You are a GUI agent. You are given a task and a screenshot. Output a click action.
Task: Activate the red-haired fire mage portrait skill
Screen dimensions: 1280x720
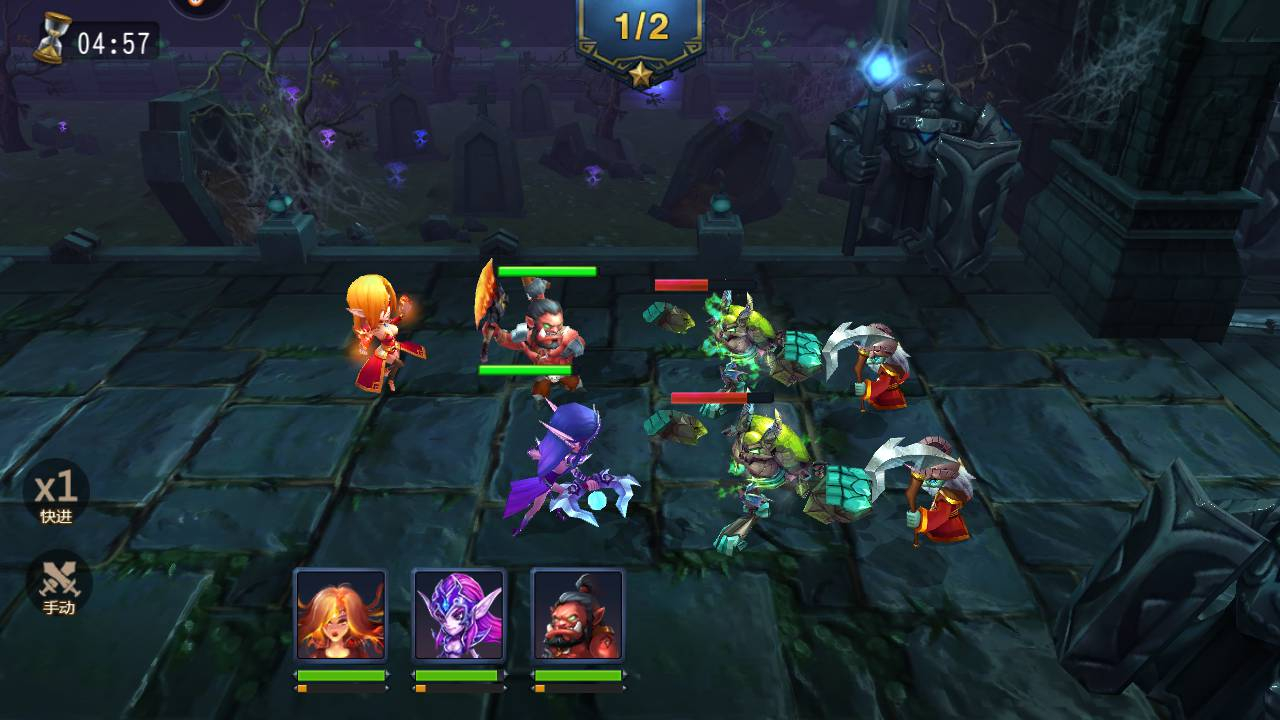(x=340, y=616)
